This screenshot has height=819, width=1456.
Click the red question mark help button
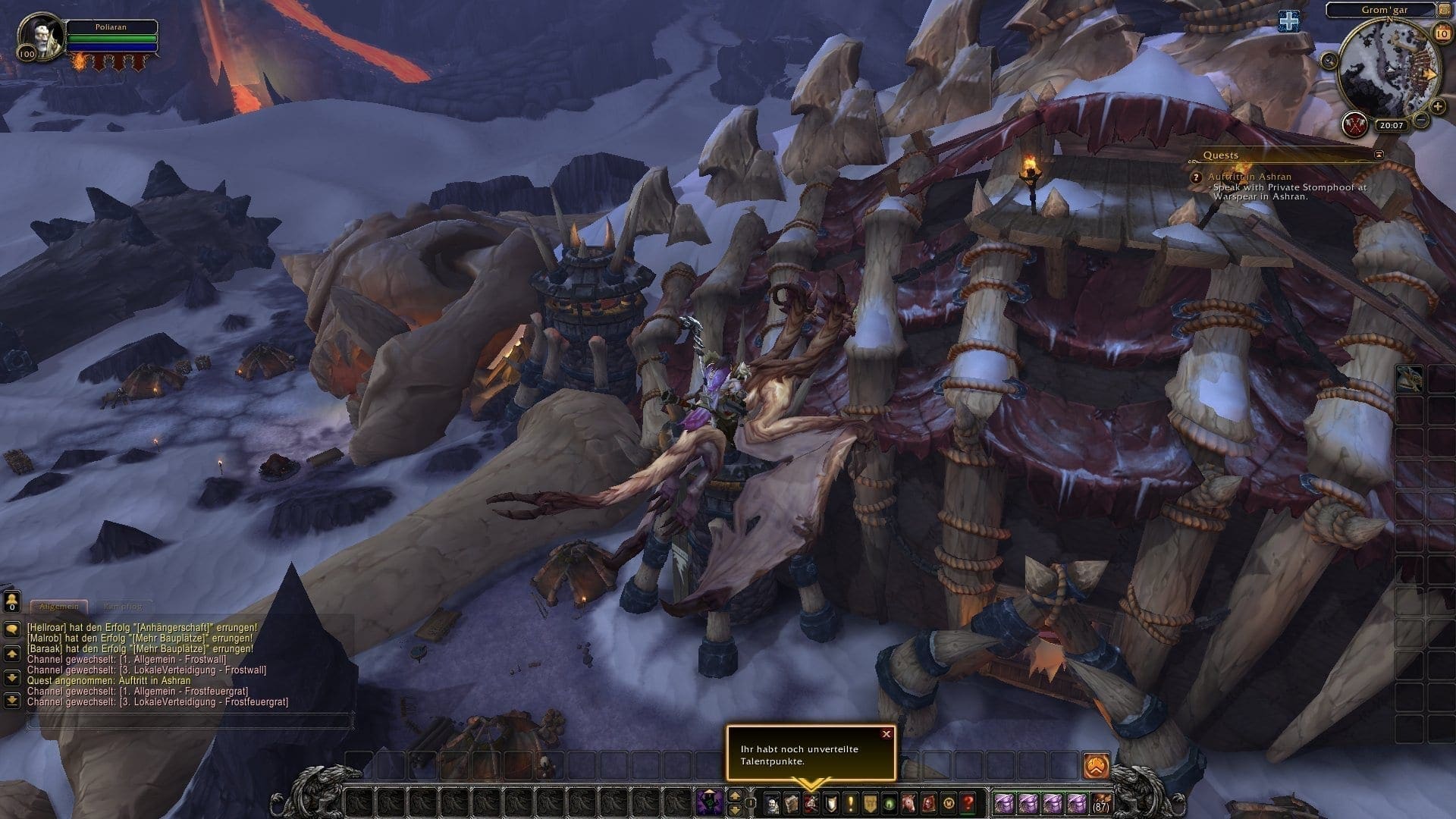(968, 802)
